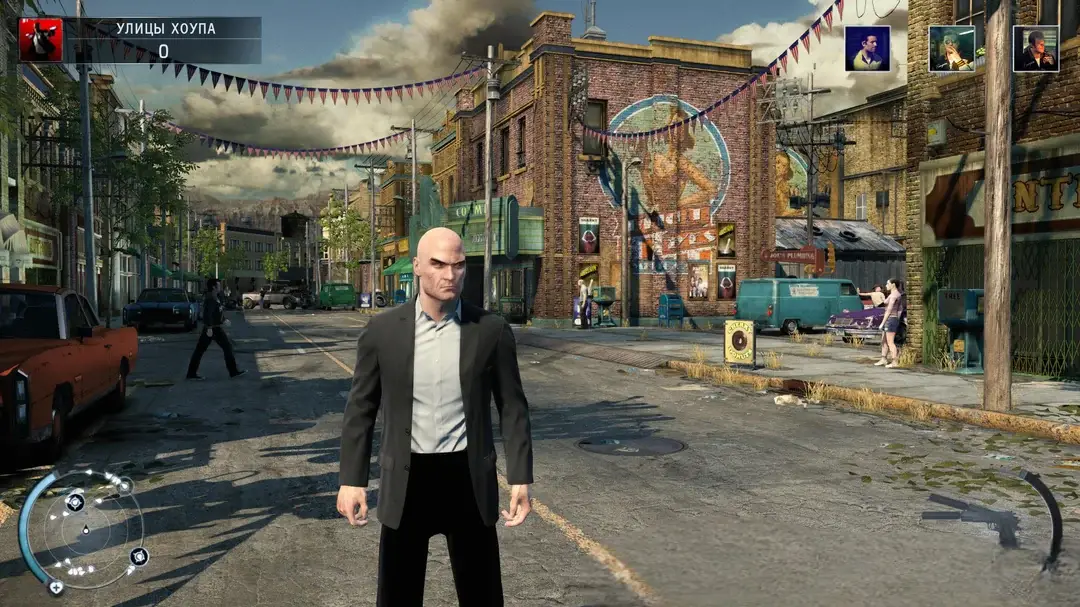
Task: Pick the portrait of the smoking man in black
Action: 1035,48
